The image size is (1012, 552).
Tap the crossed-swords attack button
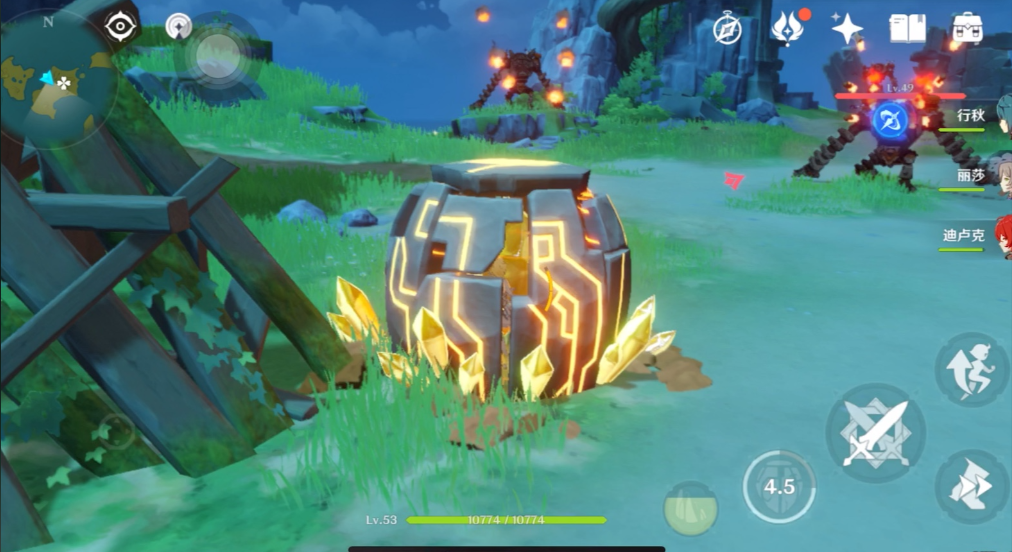coord(874,433)
